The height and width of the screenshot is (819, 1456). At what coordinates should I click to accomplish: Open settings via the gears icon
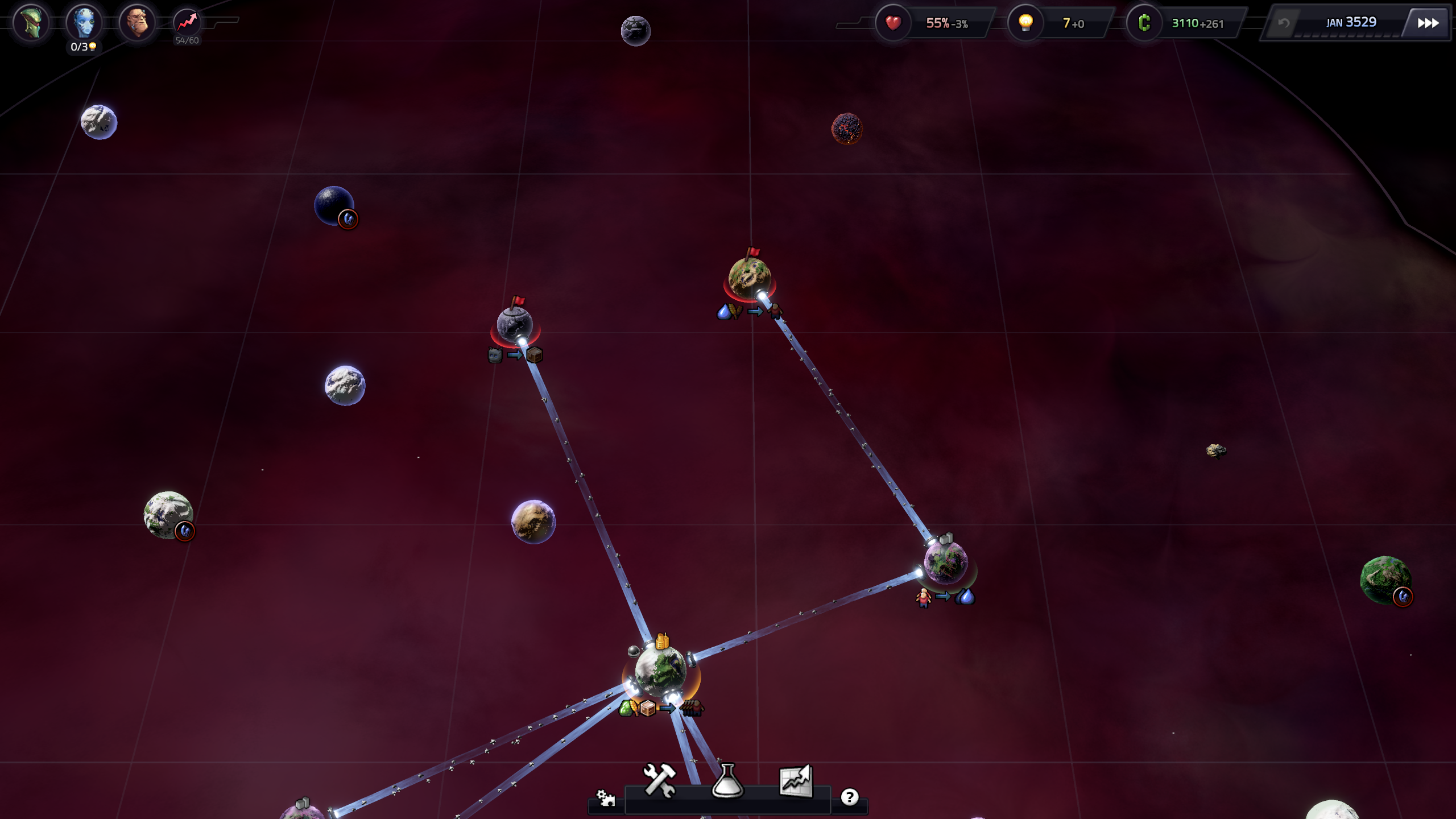pos(606,798)
